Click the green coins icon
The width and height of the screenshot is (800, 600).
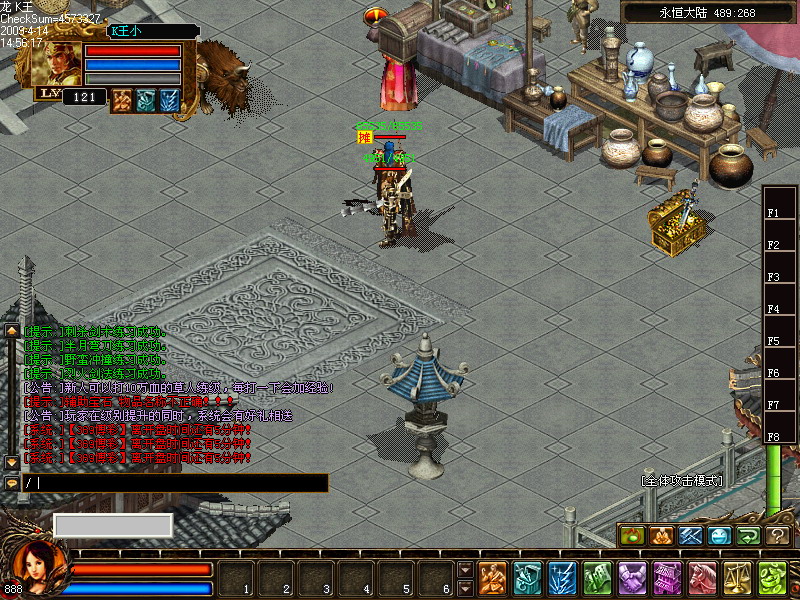(771, 579)
